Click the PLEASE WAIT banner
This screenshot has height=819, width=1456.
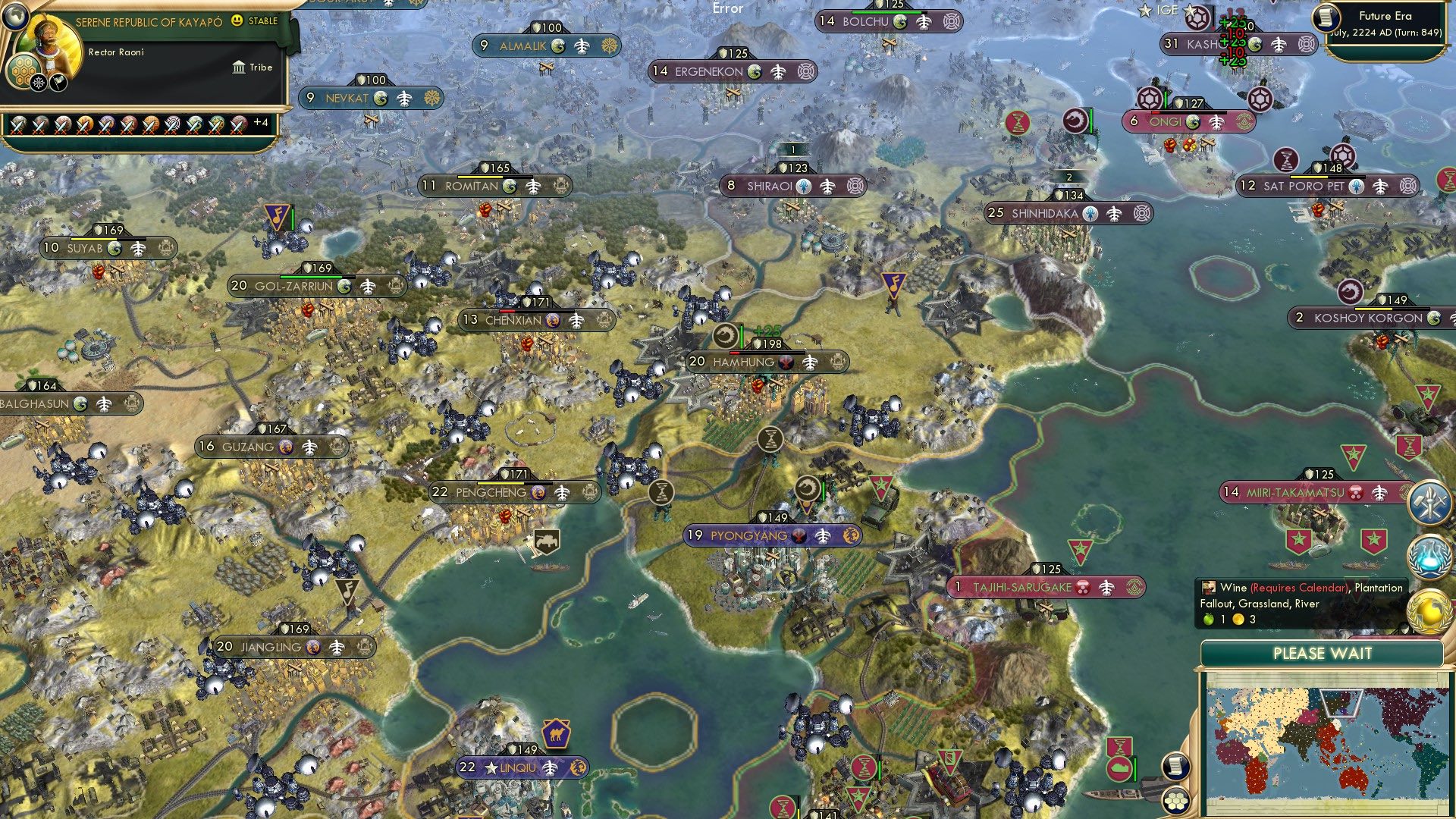click(x=1324, y=653)
